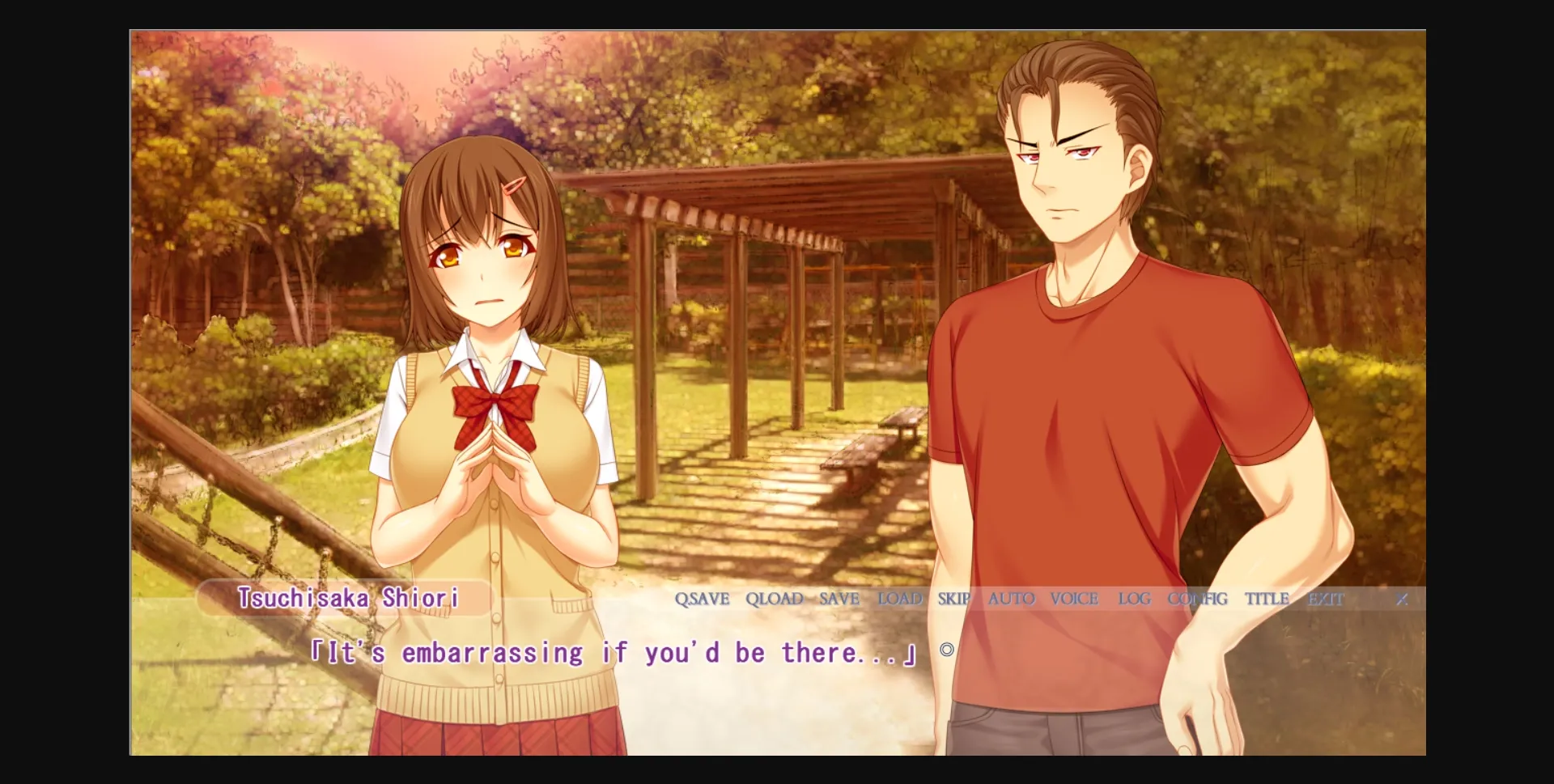The height and width of the screenshot is (784, 1554).
Task: Click QSAVE to quick save the game
Action: tap(703, 600)
